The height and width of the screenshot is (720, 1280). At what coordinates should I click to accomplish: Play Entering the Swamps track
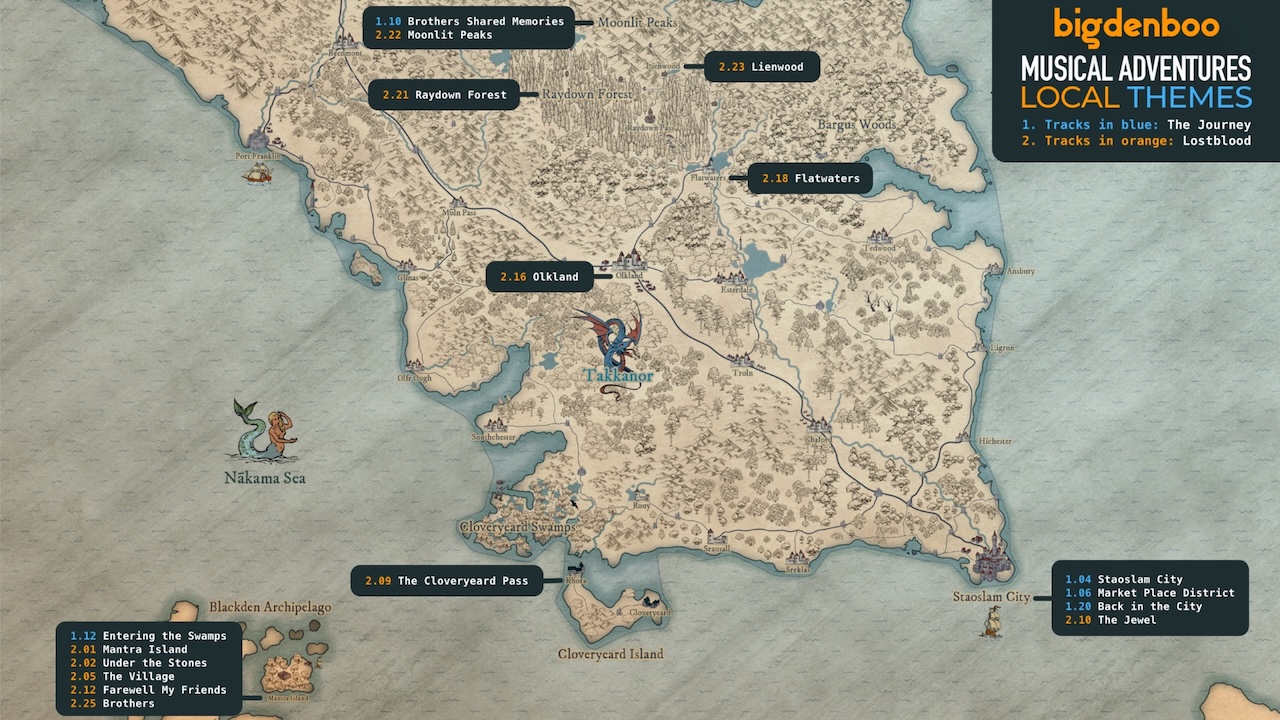click(148, 636)
